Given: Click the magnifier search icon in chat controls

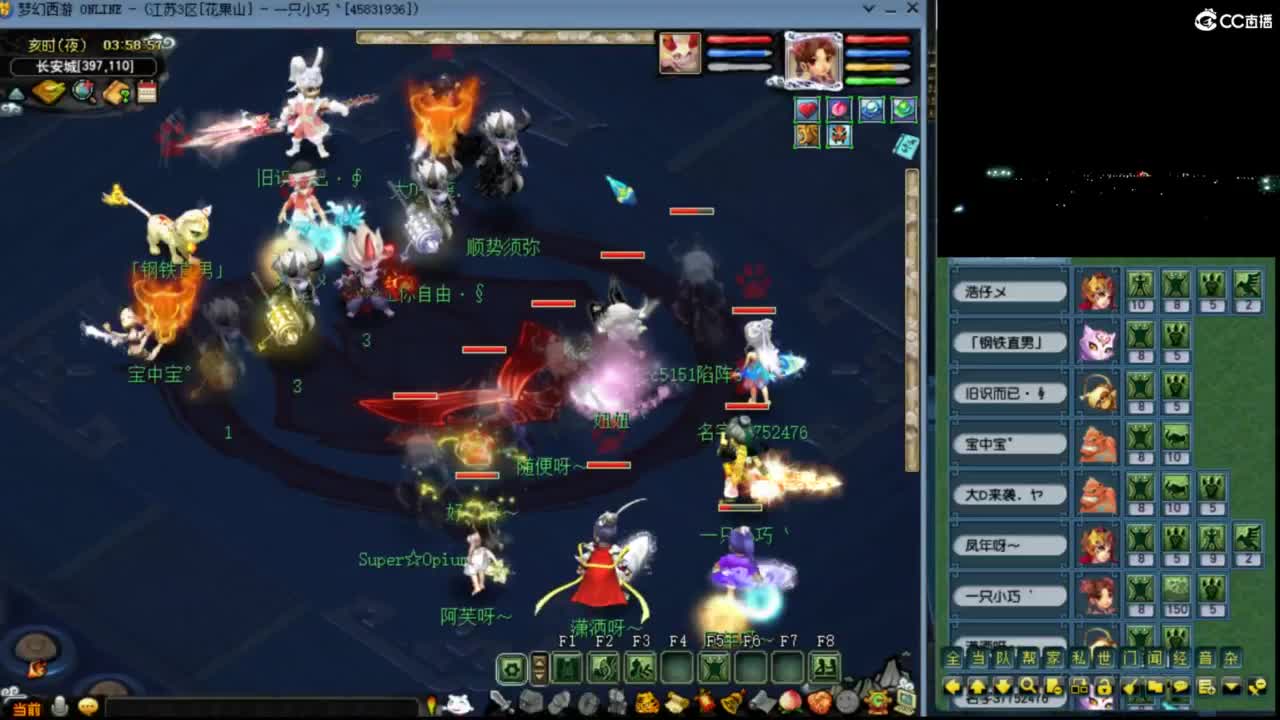Looking at the screenshot, I should [x=1029, y=686].
